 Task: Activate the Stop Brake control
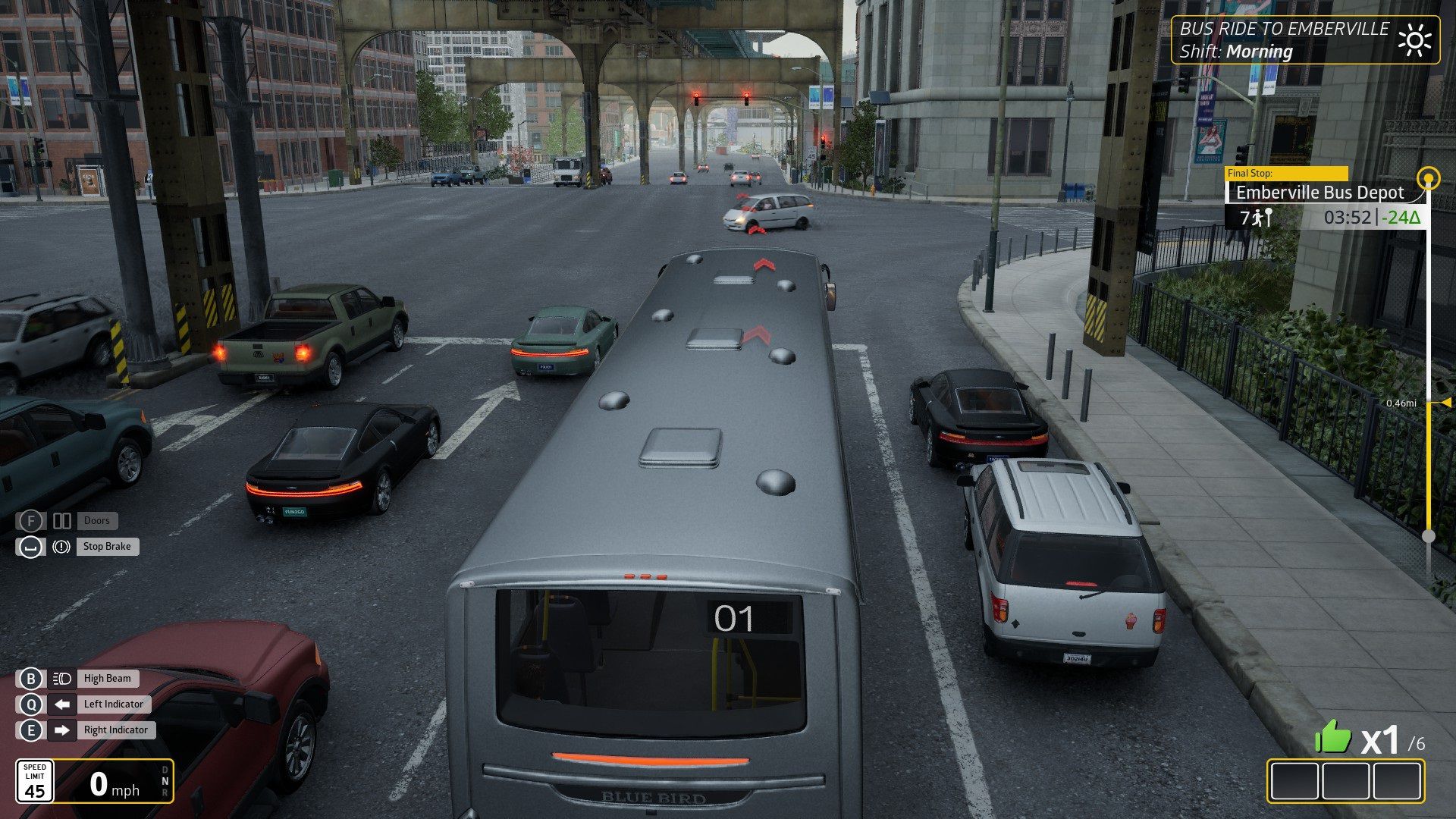(106, 547)
